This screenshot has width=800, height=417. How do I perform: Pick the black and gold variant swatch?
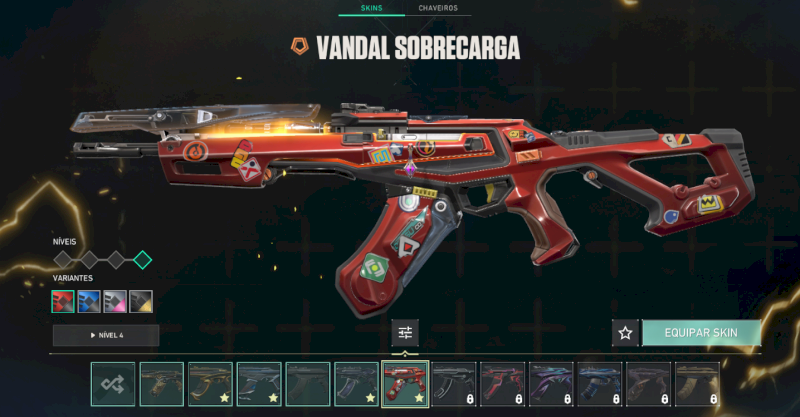click(141, 301)
